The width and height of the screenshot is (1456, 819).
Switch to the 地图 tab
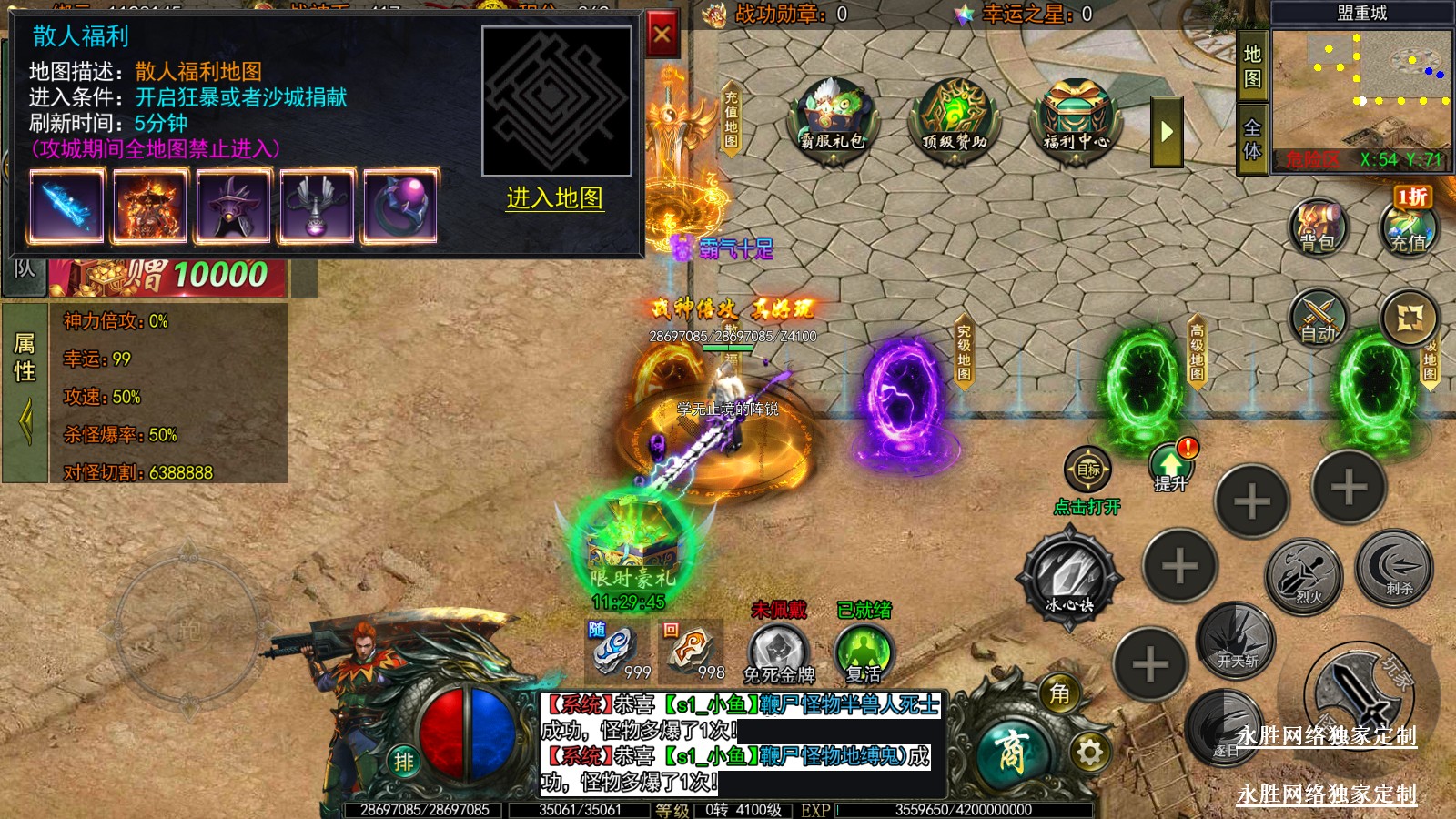(x=1253, y=66)
